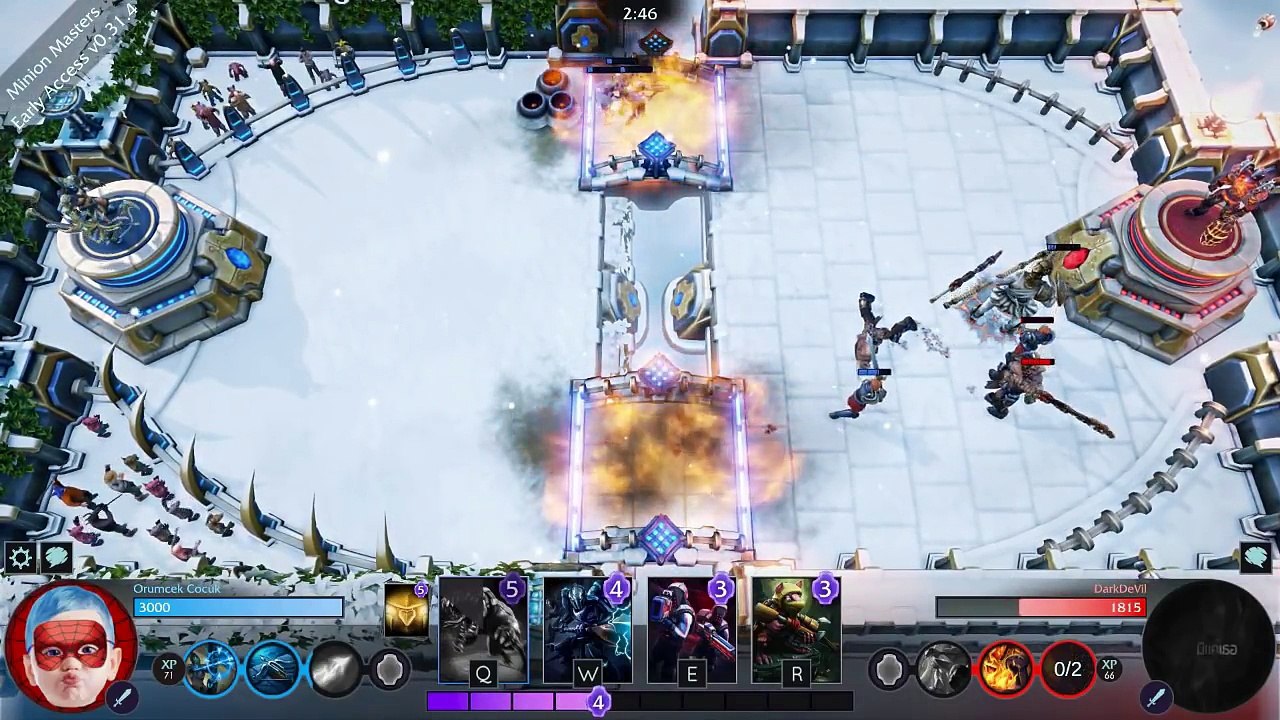Activate the blue crossbow hero perk icon
The image size is (1280, 720).
tap(273, 668)
